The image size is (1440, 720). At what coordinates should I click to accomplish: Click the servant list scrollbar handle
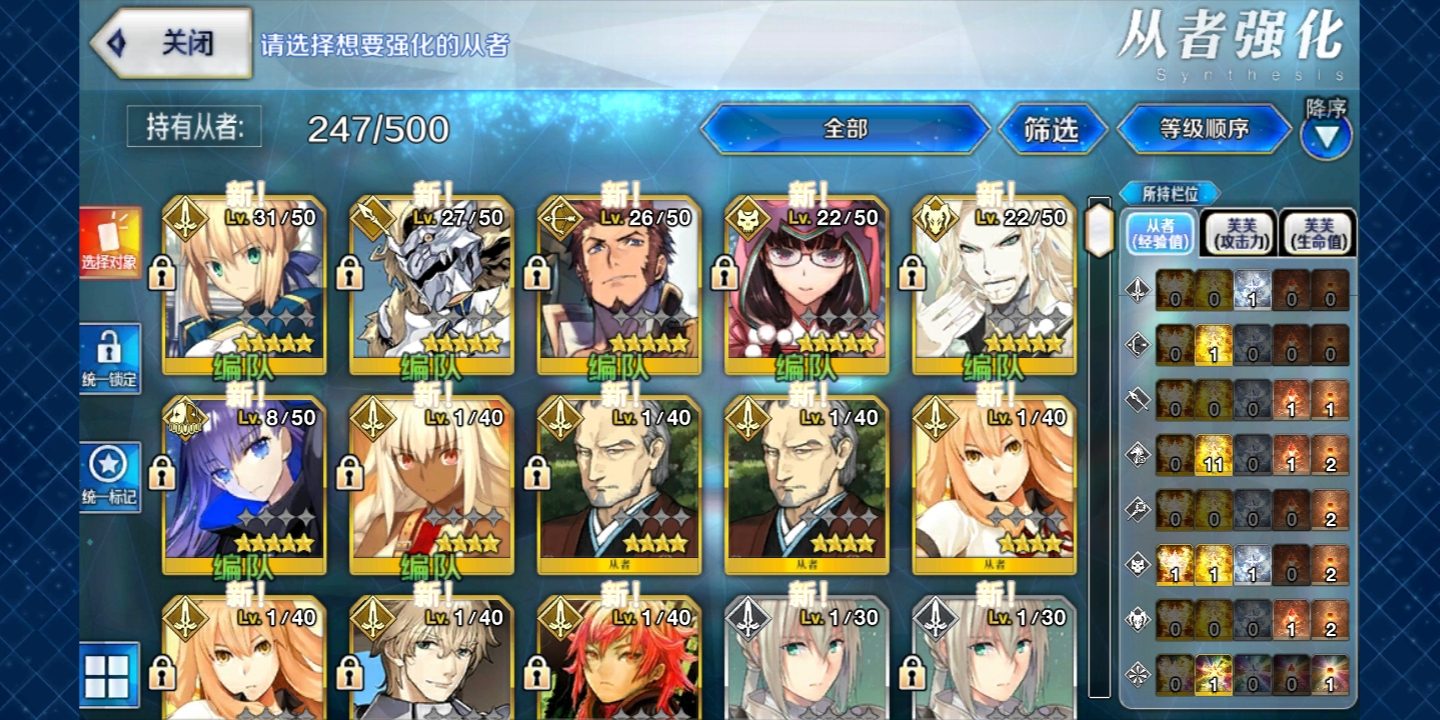click(1099, 230)
